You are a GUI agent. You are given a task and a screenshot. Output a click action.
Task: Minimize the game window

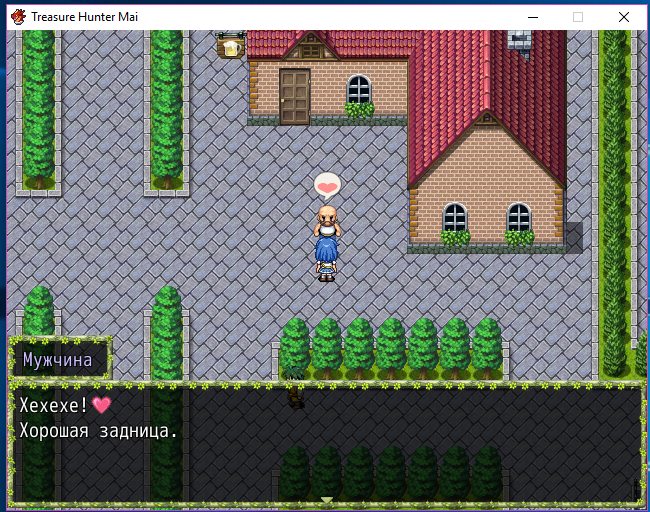[x=531, y=17]
